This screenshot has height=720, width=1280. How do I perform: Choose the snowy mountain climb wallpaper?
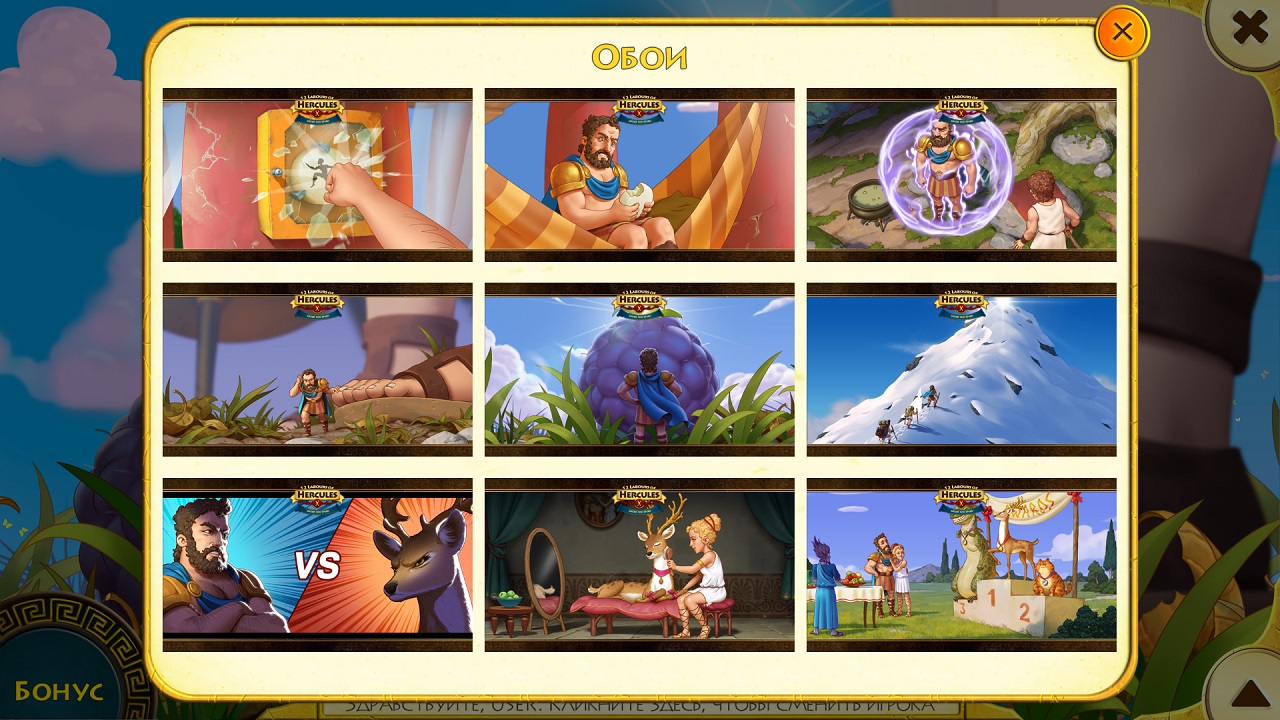pyautogui.click(x=961, y=370)
